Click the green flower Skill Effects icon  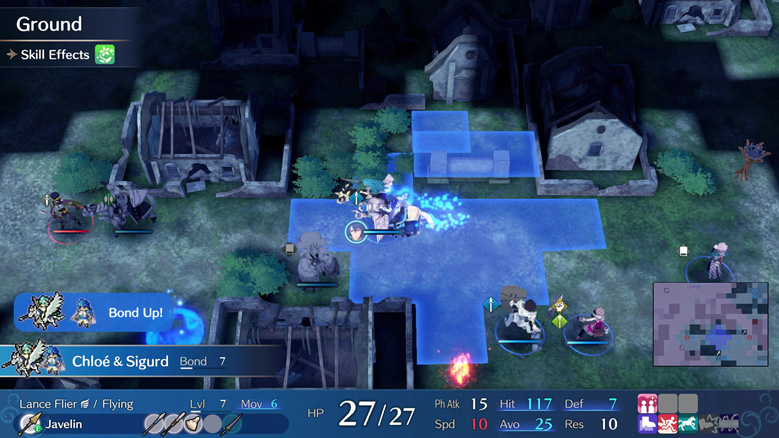click(x=104, y=54)
